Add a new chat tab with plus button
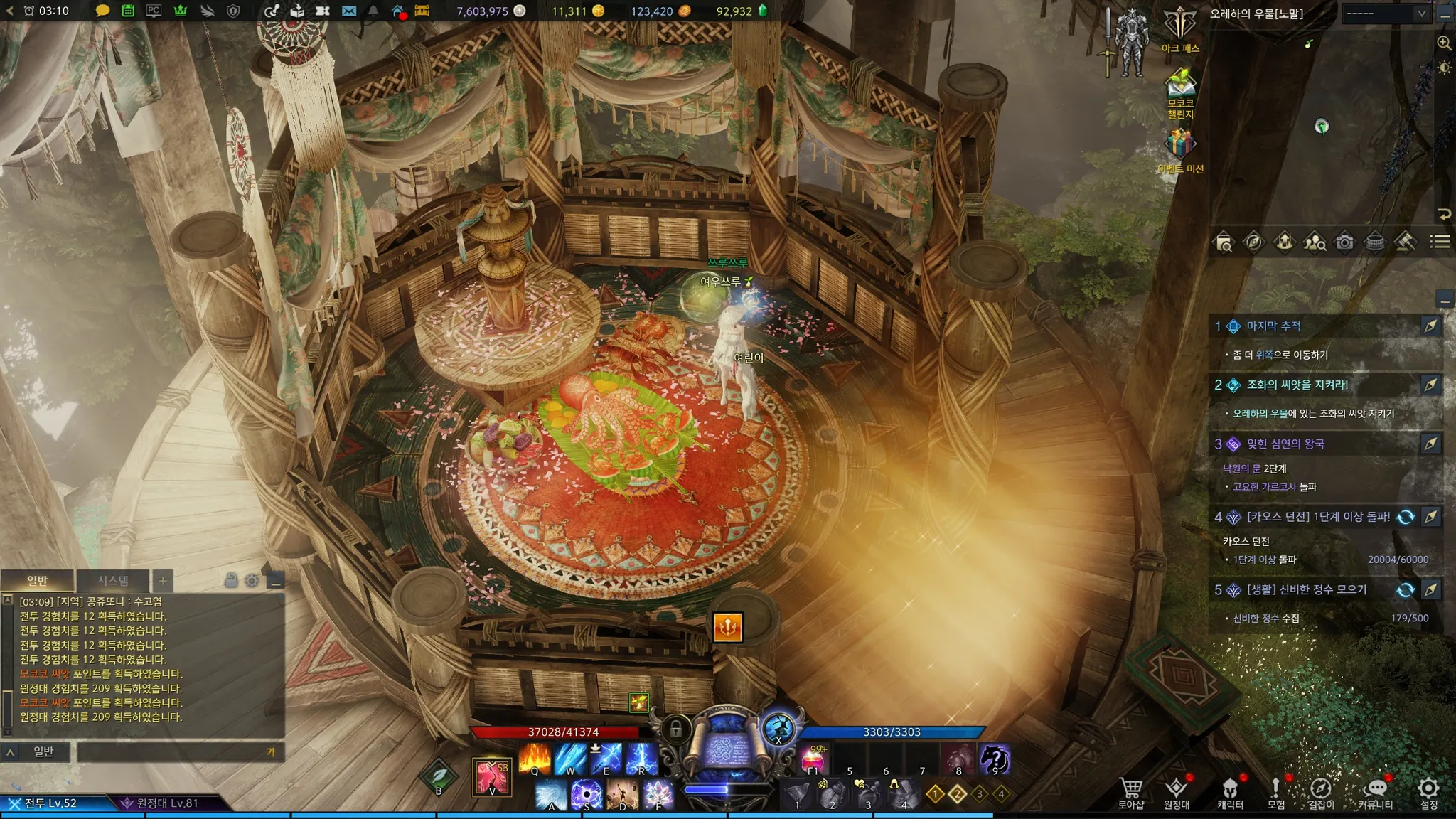Screen dimensions: 1456x819 [x=163, y=581]
